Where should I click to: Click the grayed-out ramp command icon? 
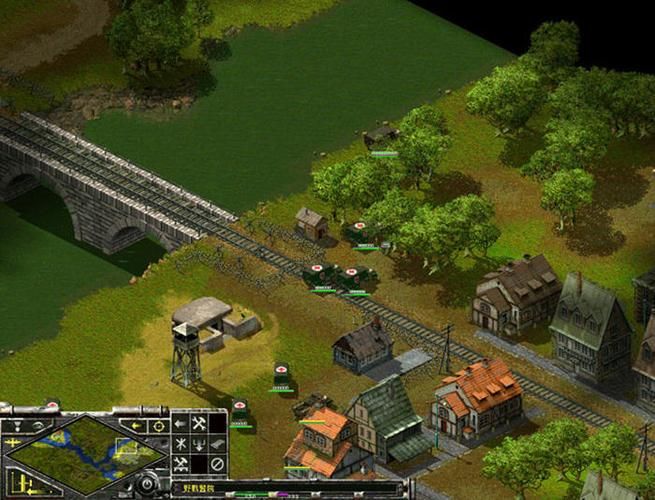[217, 444]
